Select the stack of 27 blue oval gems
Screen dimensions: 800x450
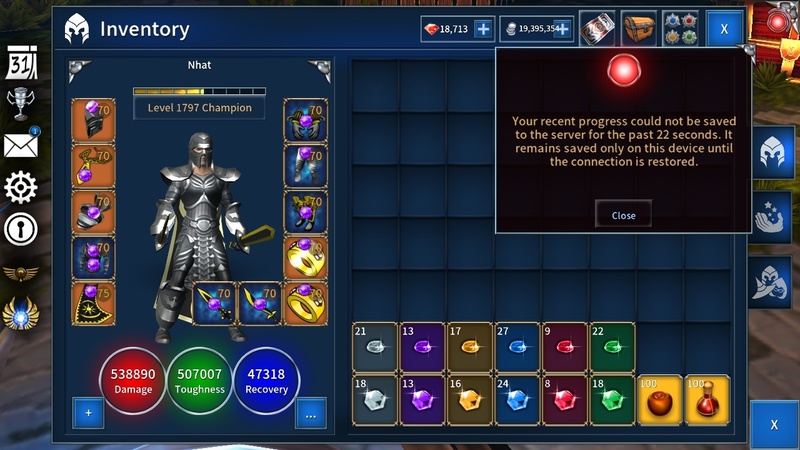517,348
